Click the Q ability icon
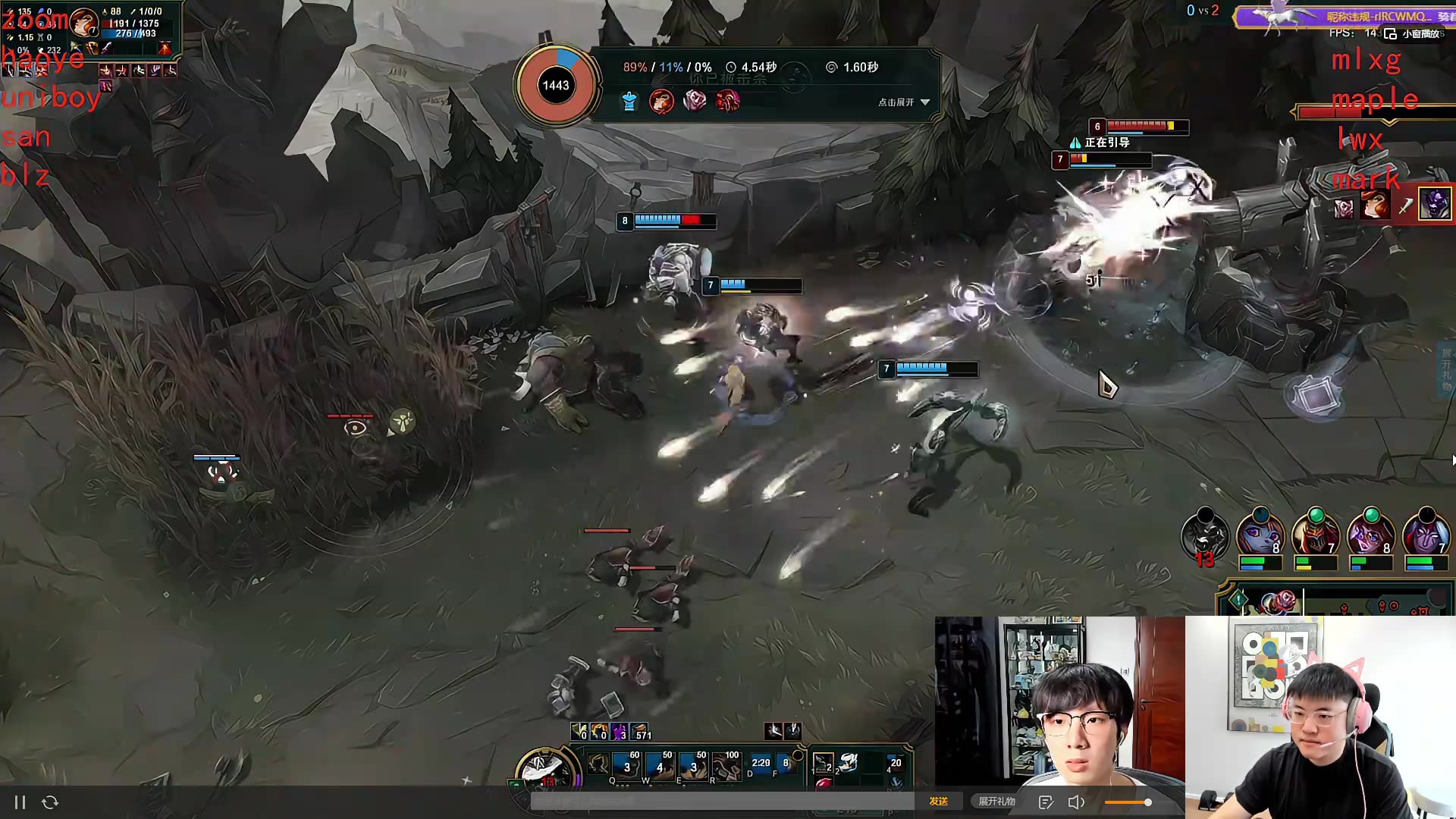Screen dimensions: 1456x819 (x=626, y=765)
